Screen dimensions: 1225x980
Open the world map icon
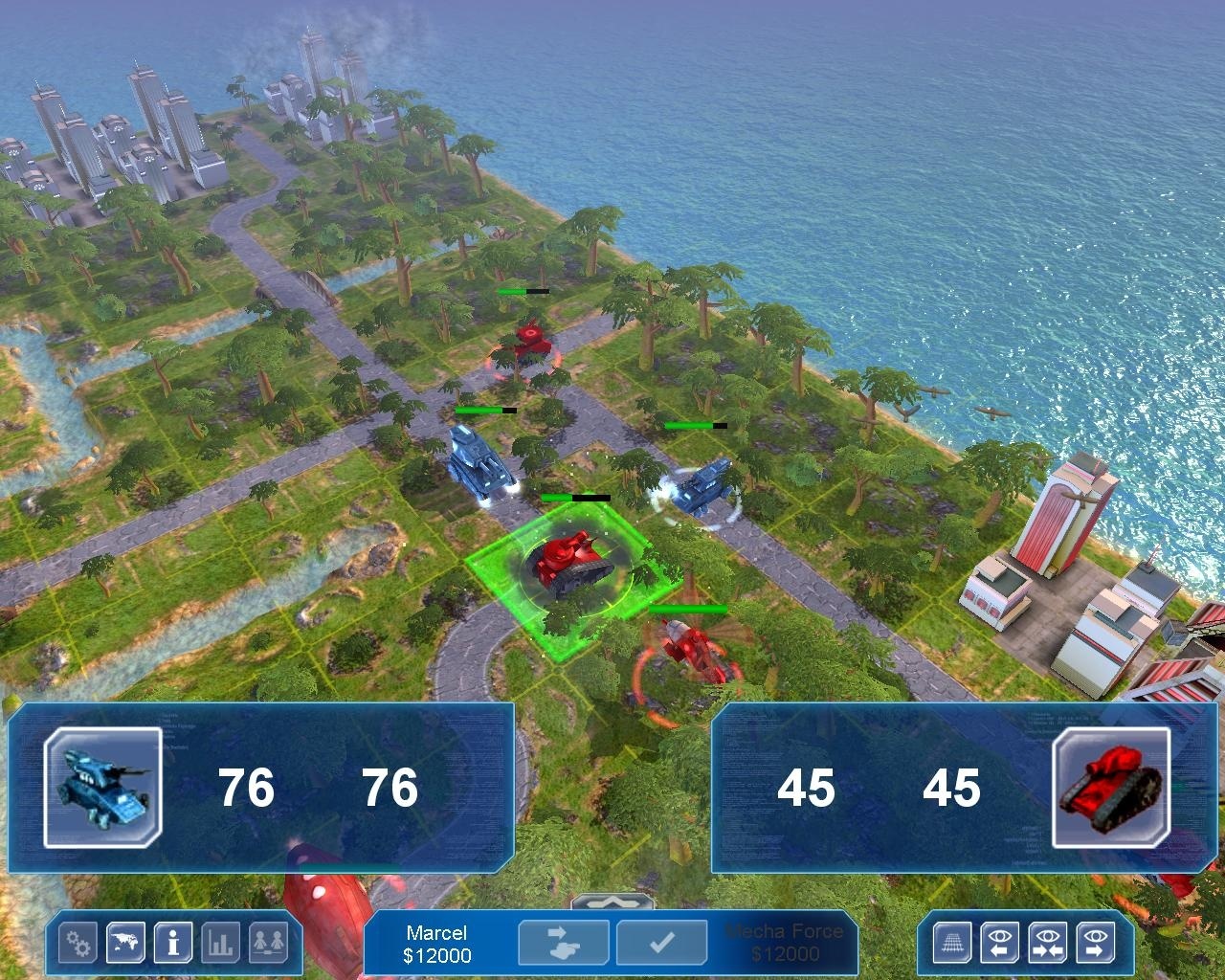pyautogui.click(x=124, y=943)
